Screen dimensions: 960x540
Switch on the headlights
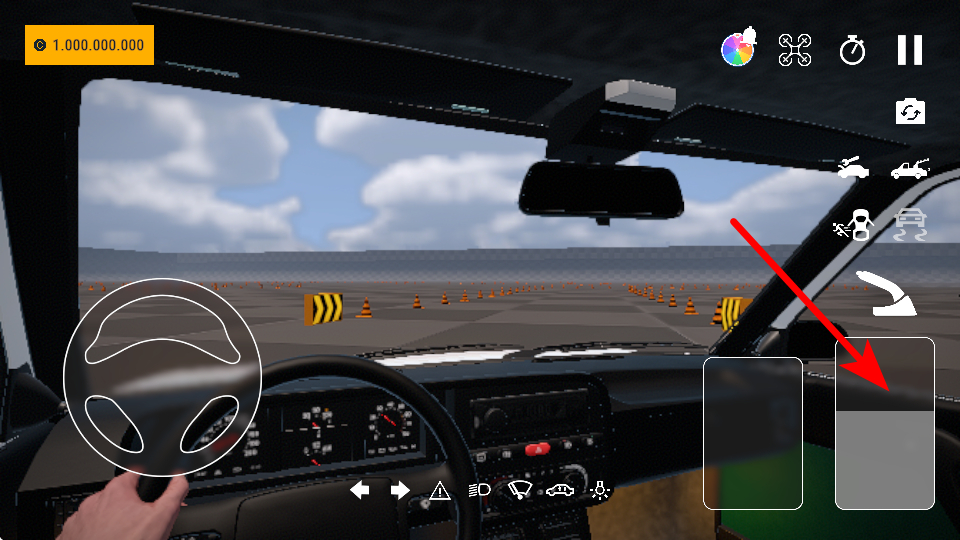[479, 490]
